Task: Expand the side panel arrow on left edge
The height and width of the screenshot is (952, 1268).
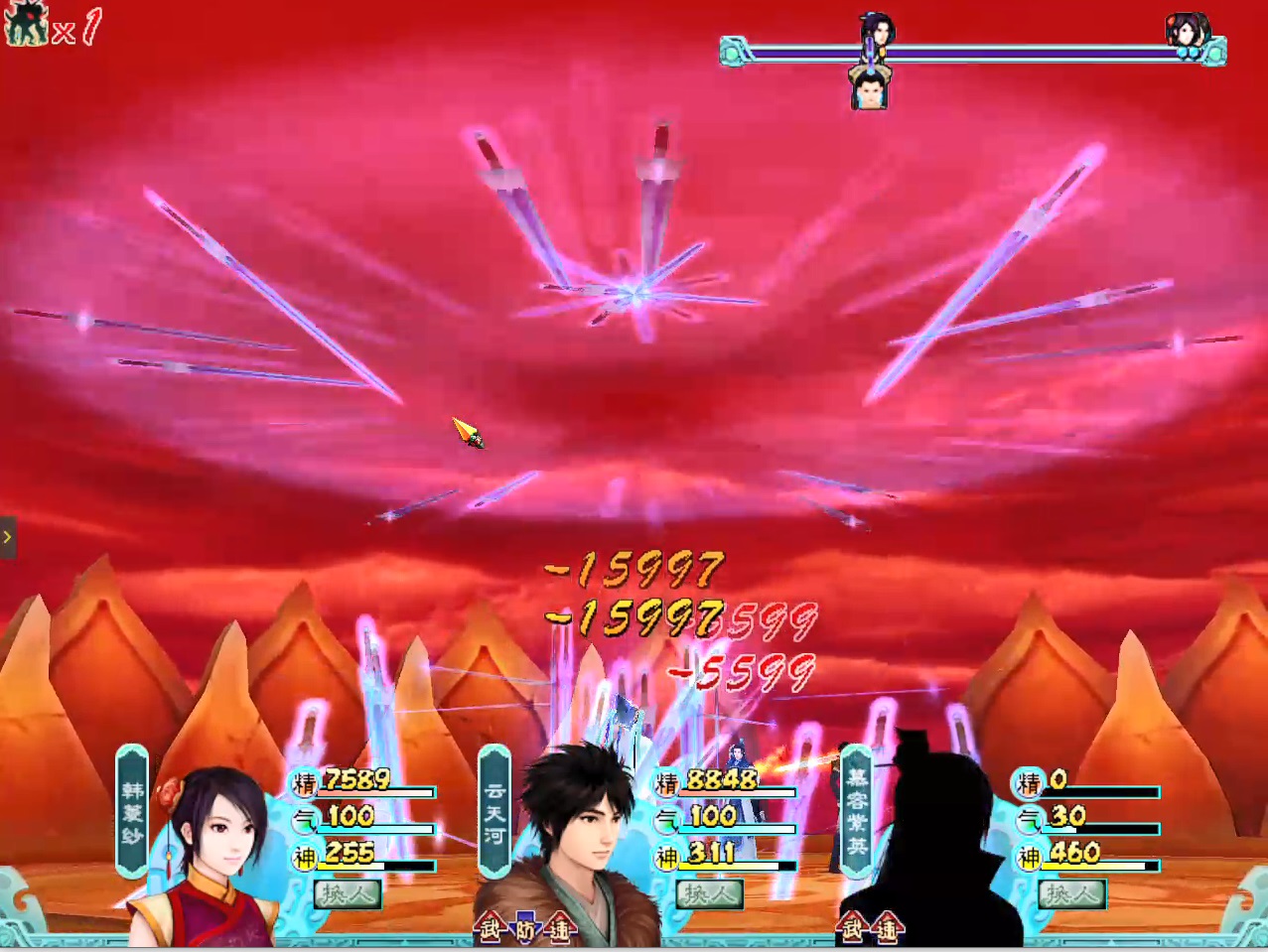Action: [7, 537]
